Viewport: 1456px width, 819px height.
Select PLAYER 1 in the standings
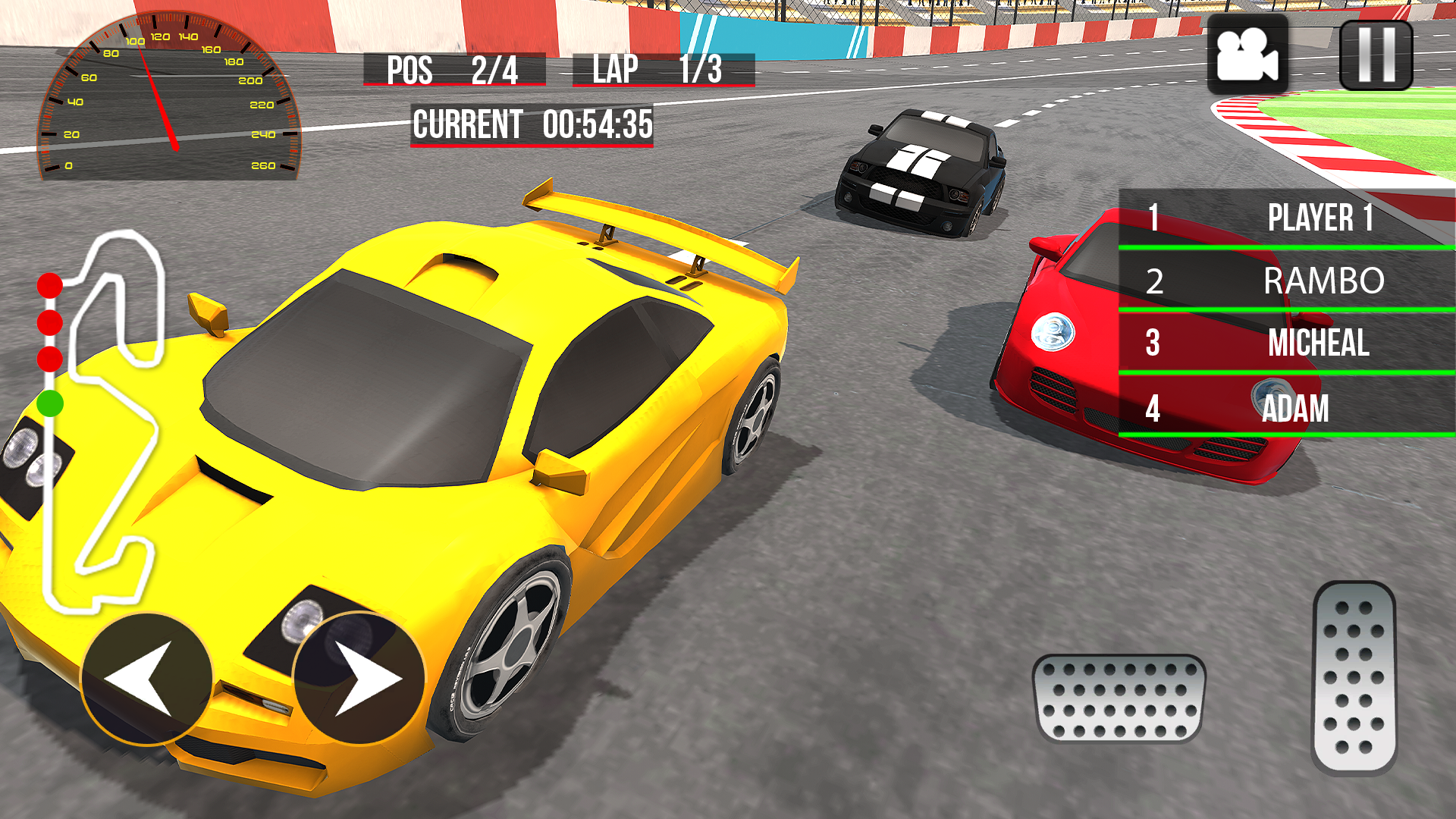1323,218
